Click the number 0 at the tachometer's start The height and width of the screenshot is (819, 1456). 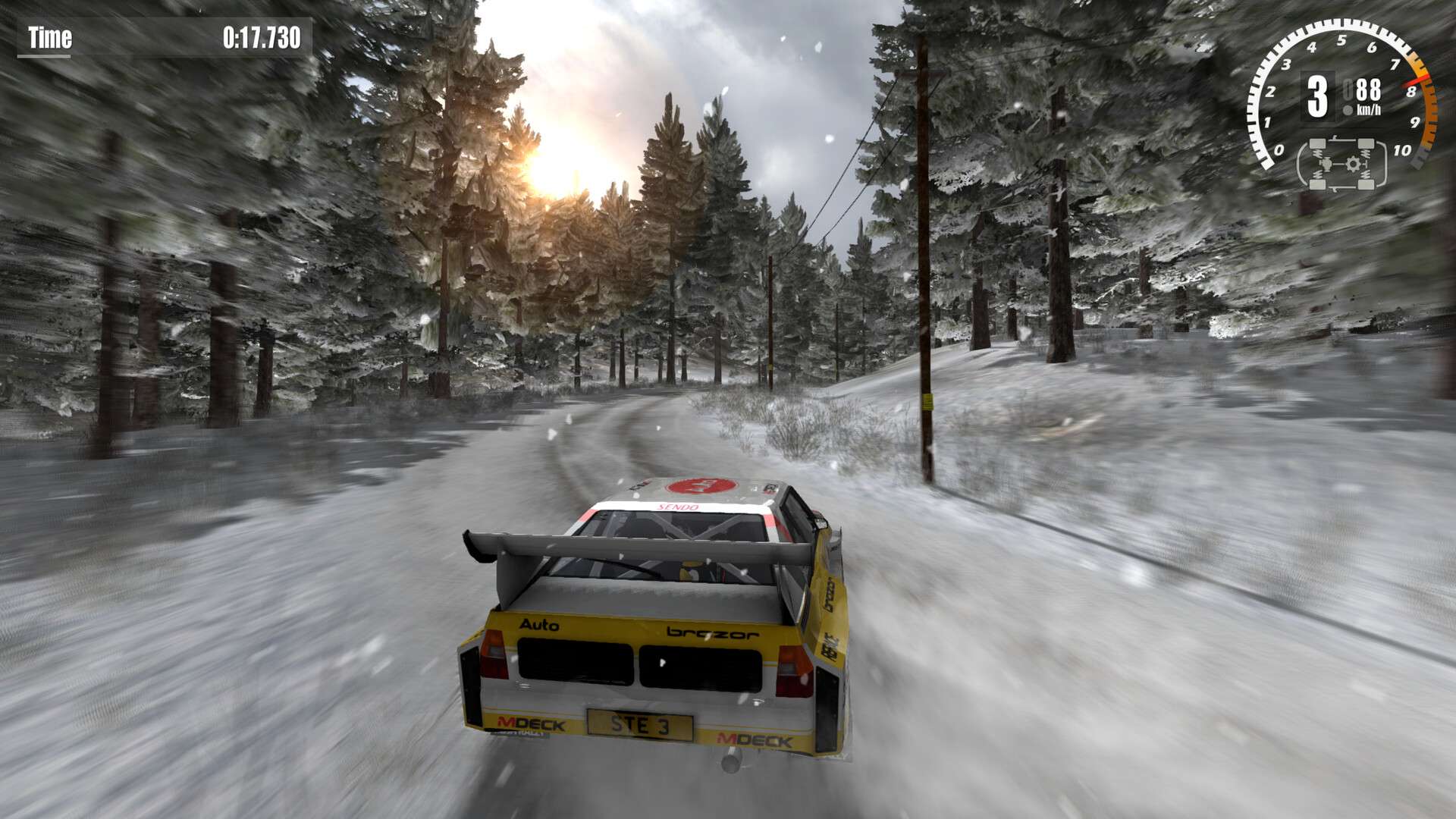pos(1279,149)
